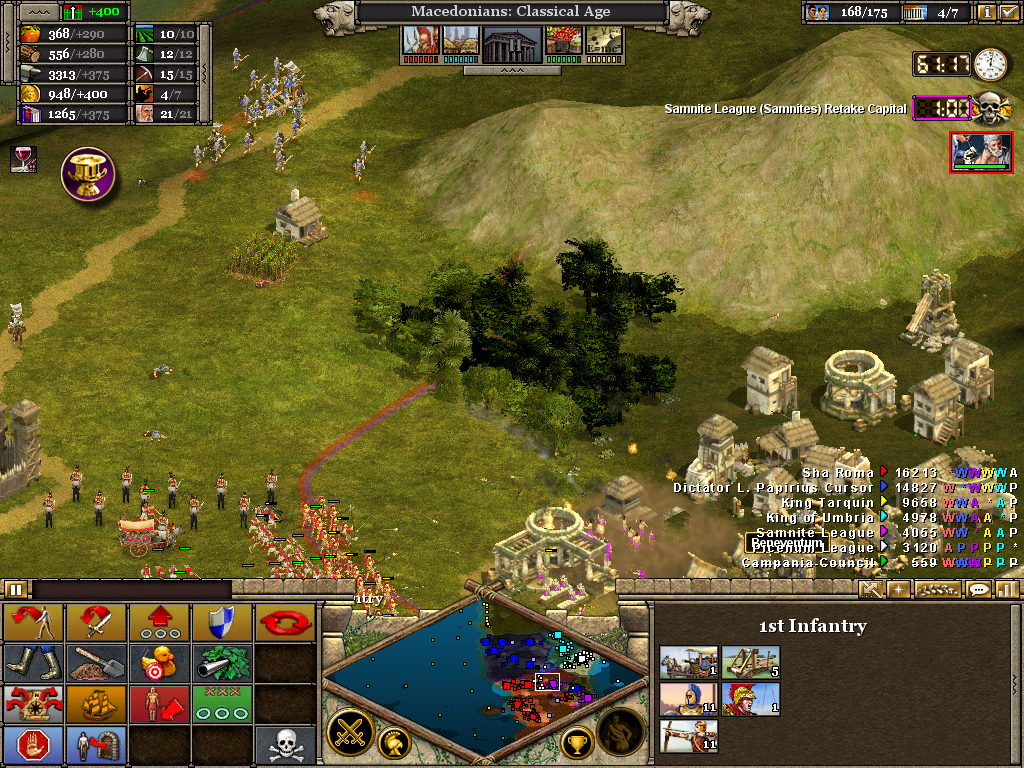Order garrison into the stone doorway

[x=96, y=745]
